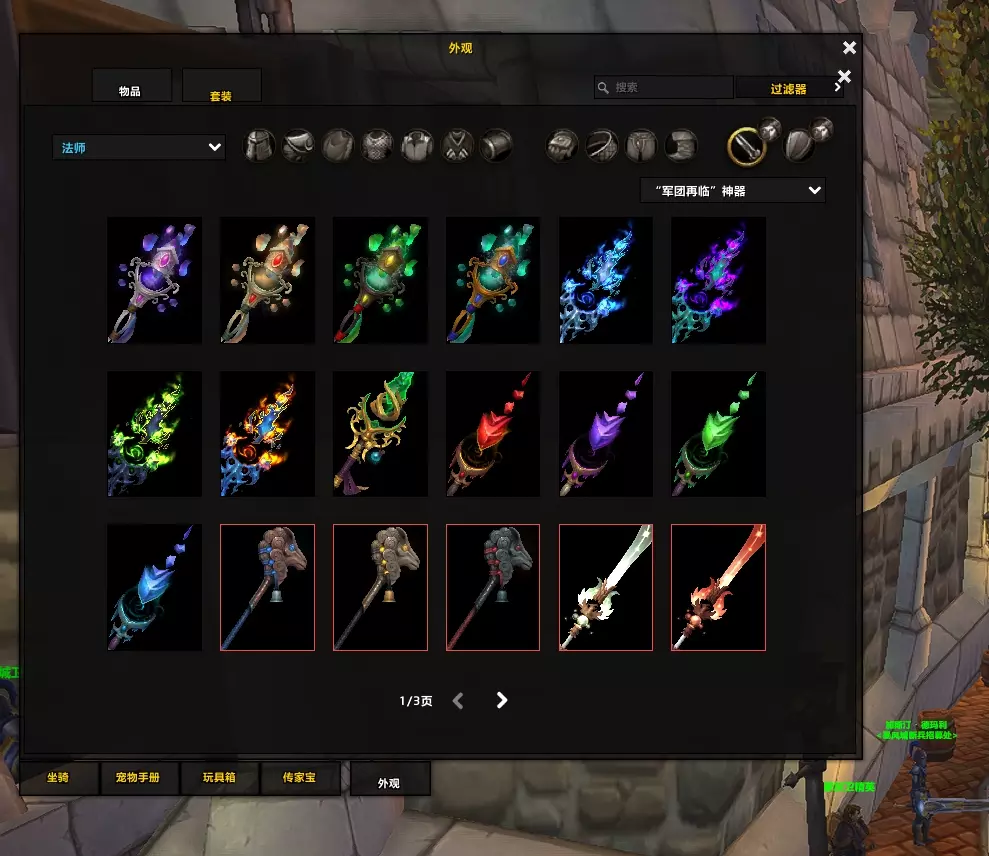Select the orange flame staff appearance
This screenshot has width=989, height=856.
[267, 434]
